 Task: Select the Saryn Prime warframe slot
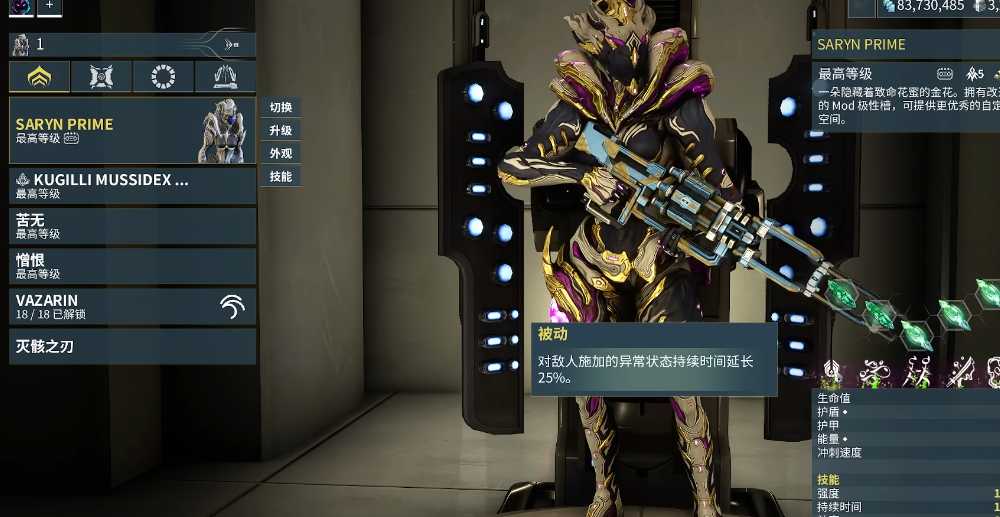point(132,131)
